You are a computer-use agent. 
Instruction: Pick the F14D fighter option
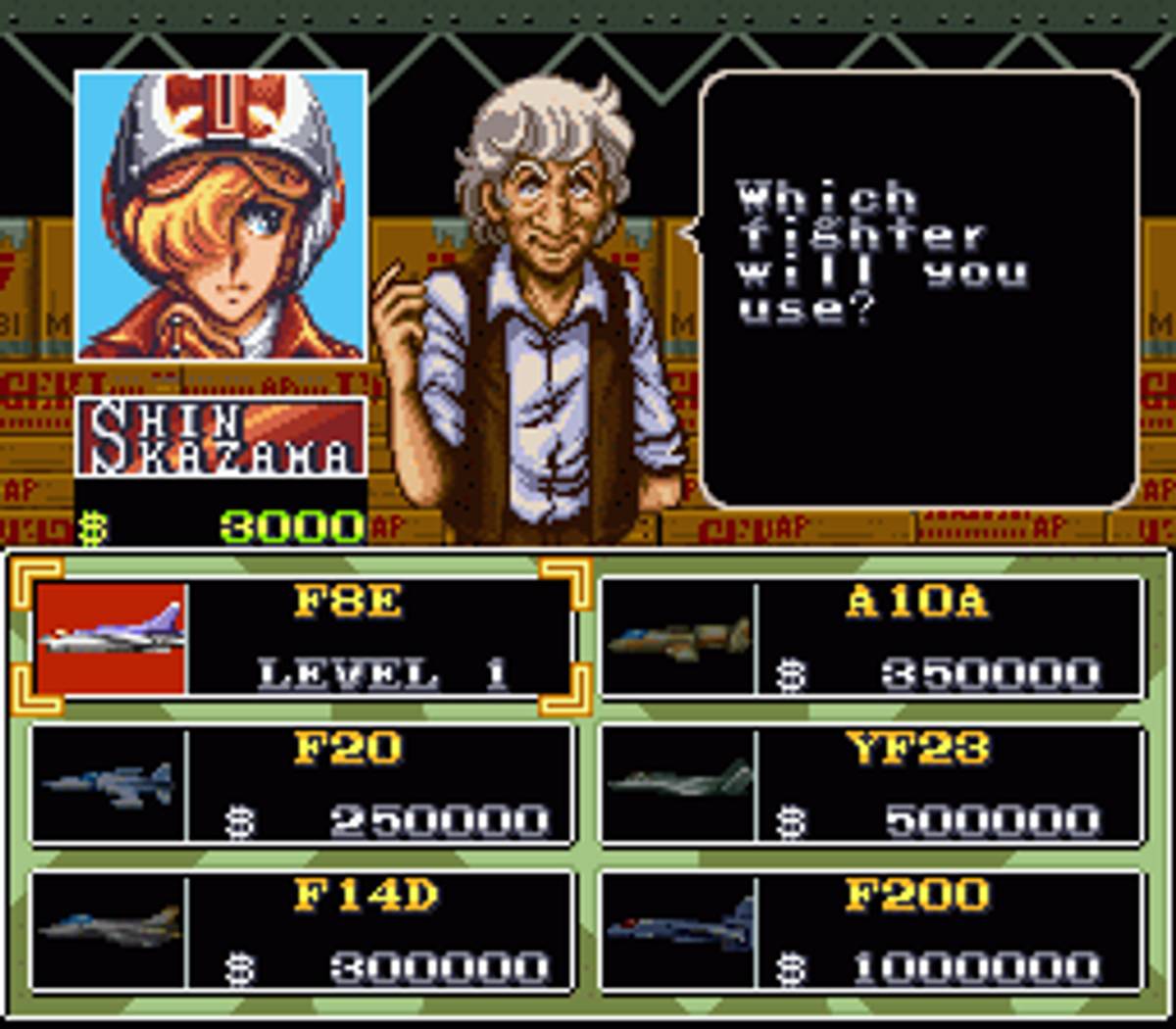(302, 931)
